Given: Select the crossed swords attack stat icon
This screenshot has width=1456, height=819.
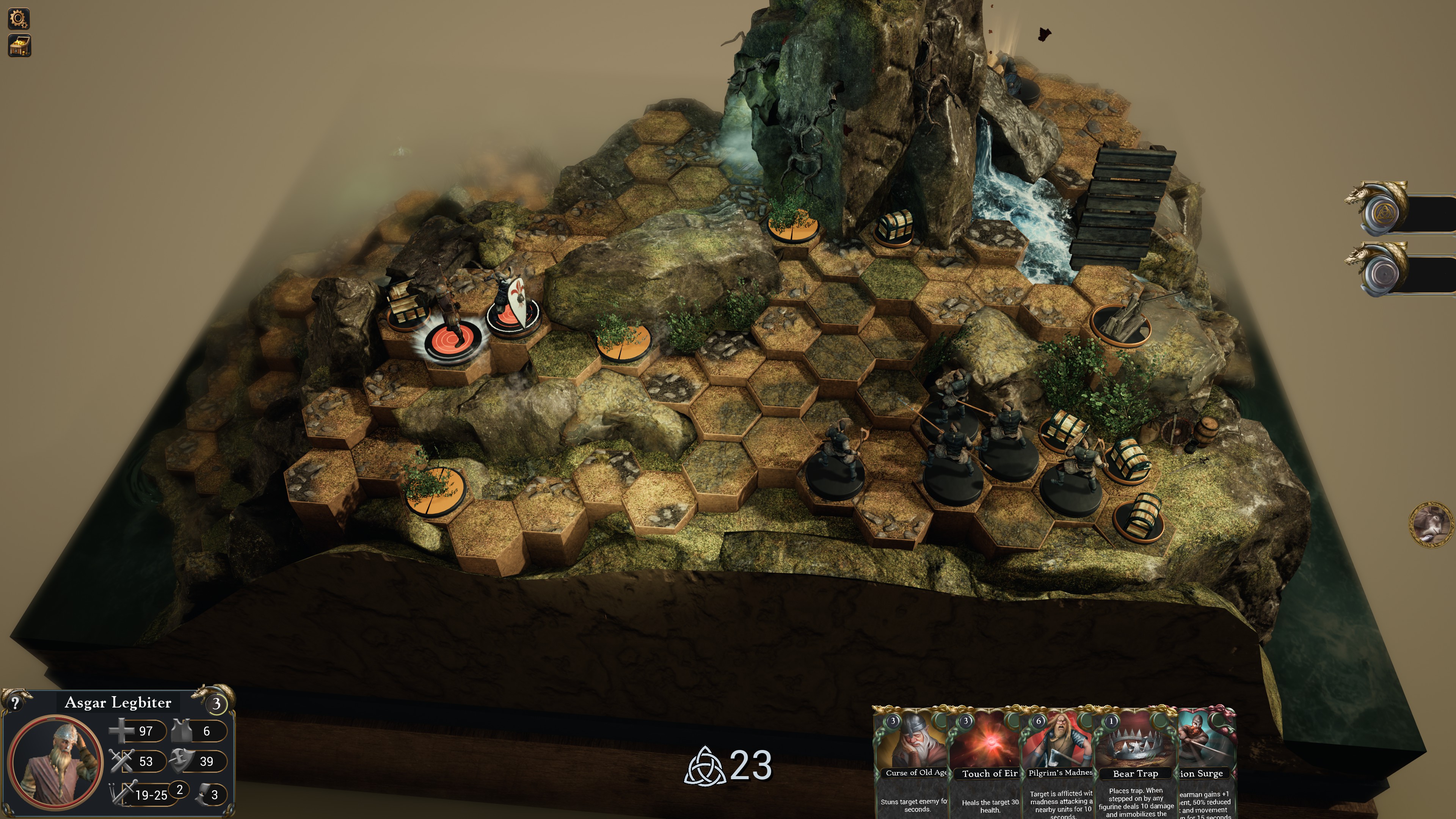Looking at the screenshot, I should [121, 761].
